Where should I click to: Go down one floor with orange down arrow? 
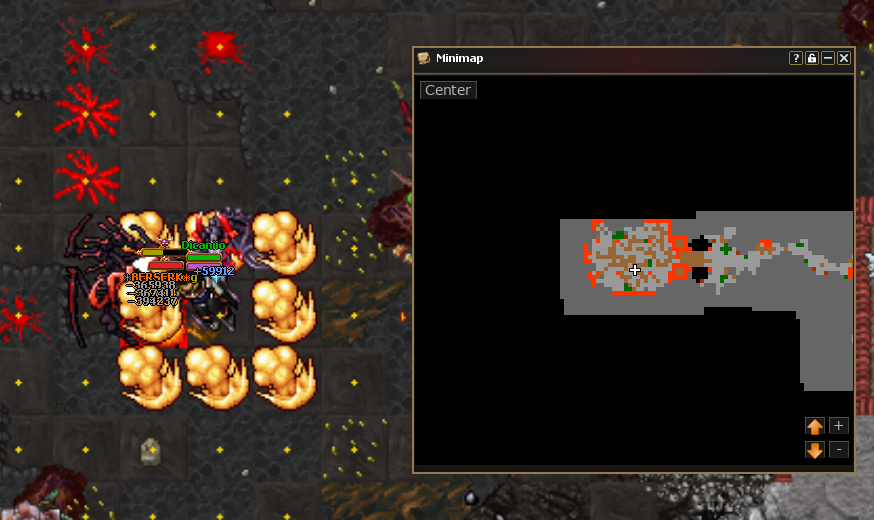point(815,450)
